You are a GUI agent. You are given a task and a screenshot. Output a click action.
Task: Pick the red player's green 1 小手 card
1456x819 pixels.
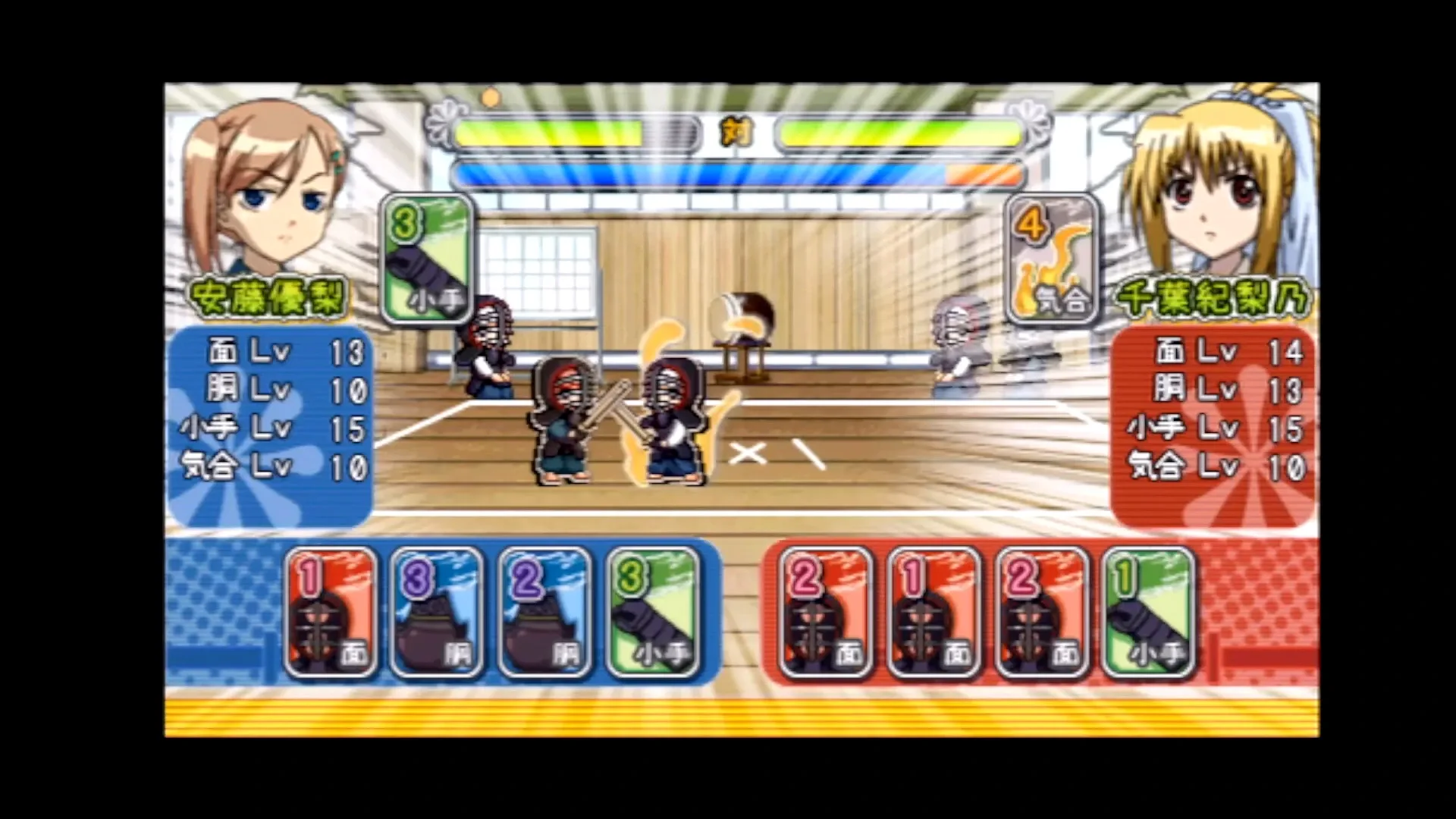(1150, 614)
